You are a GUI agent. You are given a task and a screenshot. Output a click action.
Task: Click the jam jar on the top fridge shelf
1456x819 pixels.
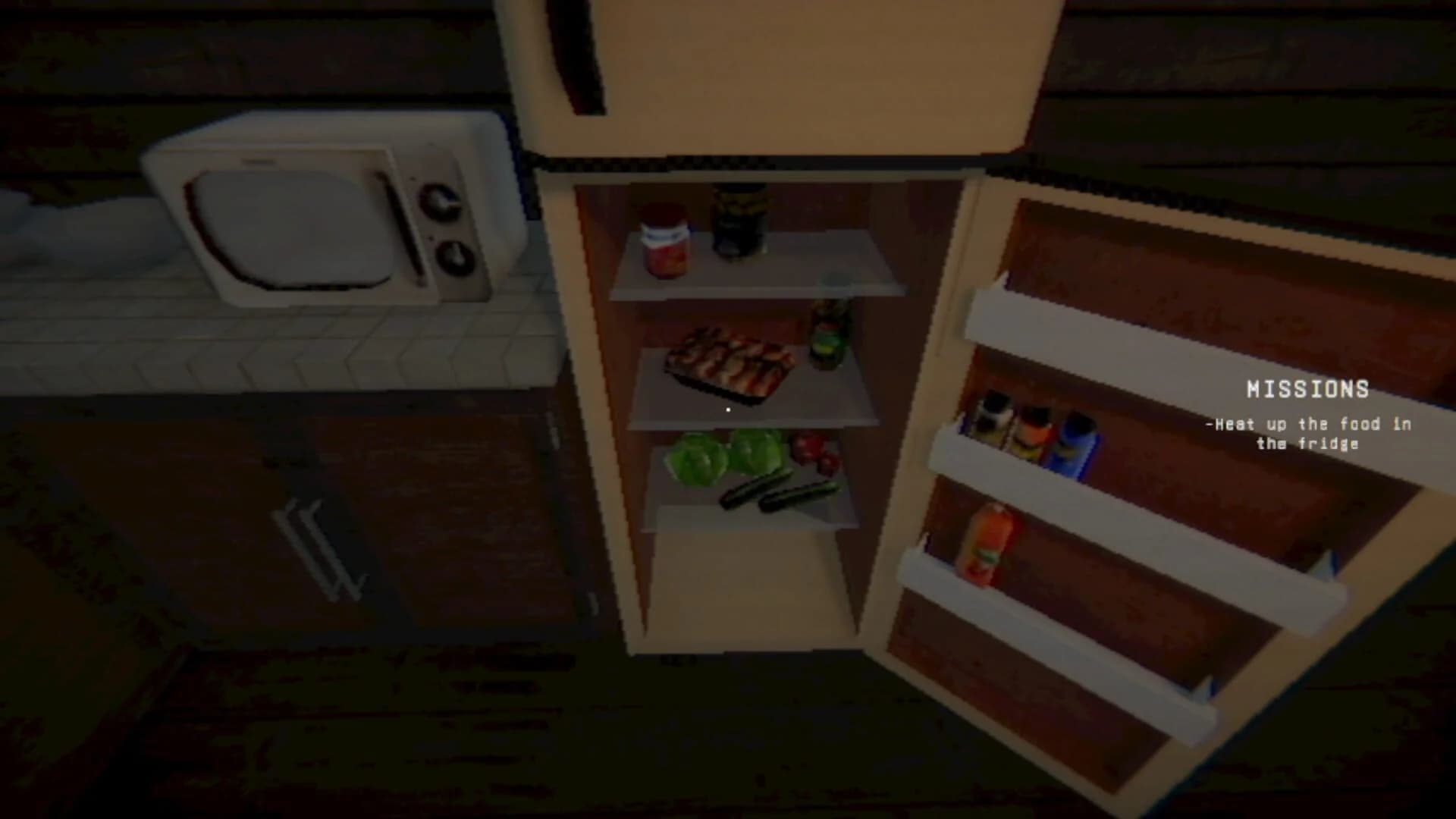pos(666,243)
